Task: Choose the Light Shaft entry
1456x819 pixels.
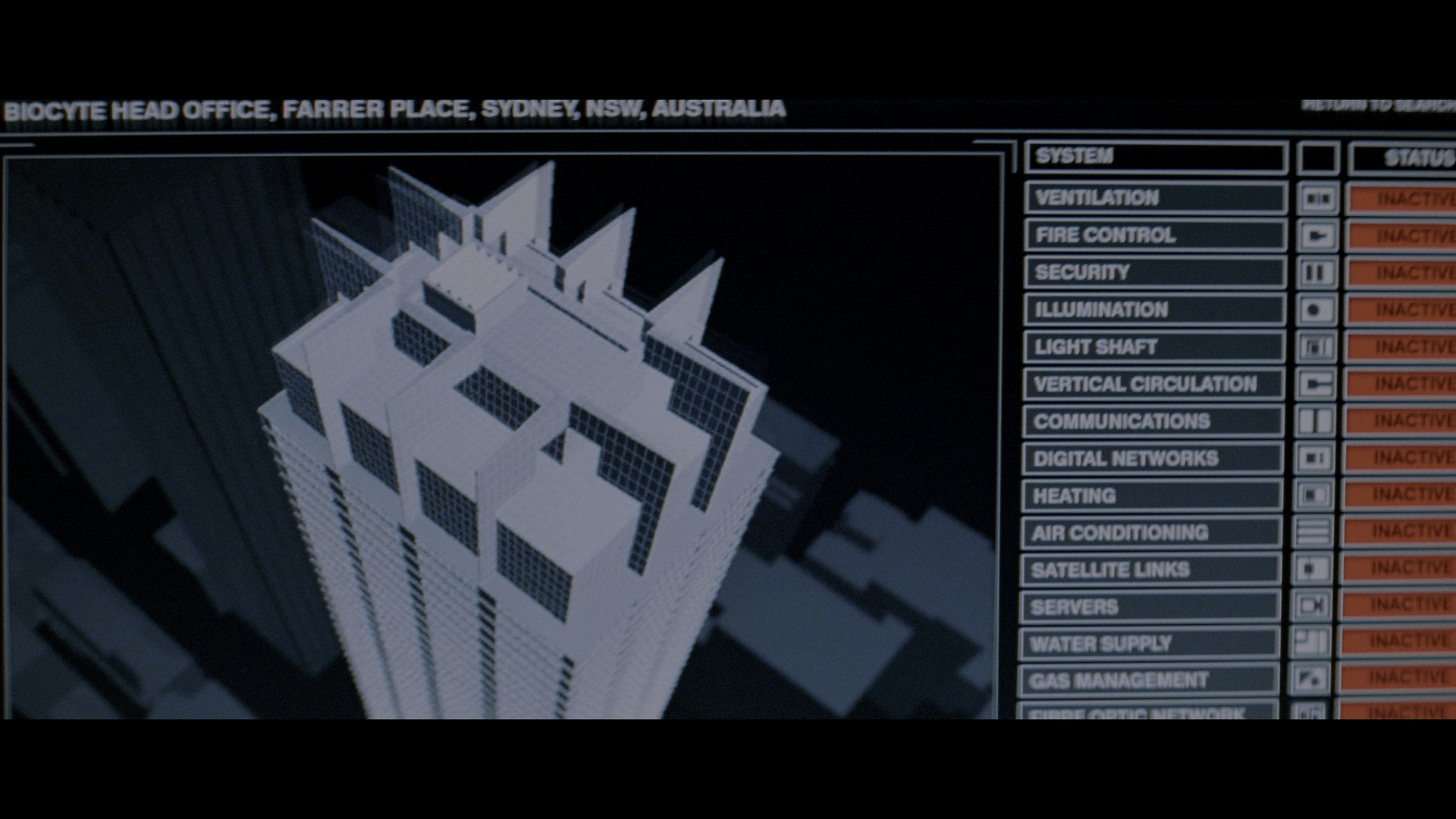Action: (x=1153, y=347)
